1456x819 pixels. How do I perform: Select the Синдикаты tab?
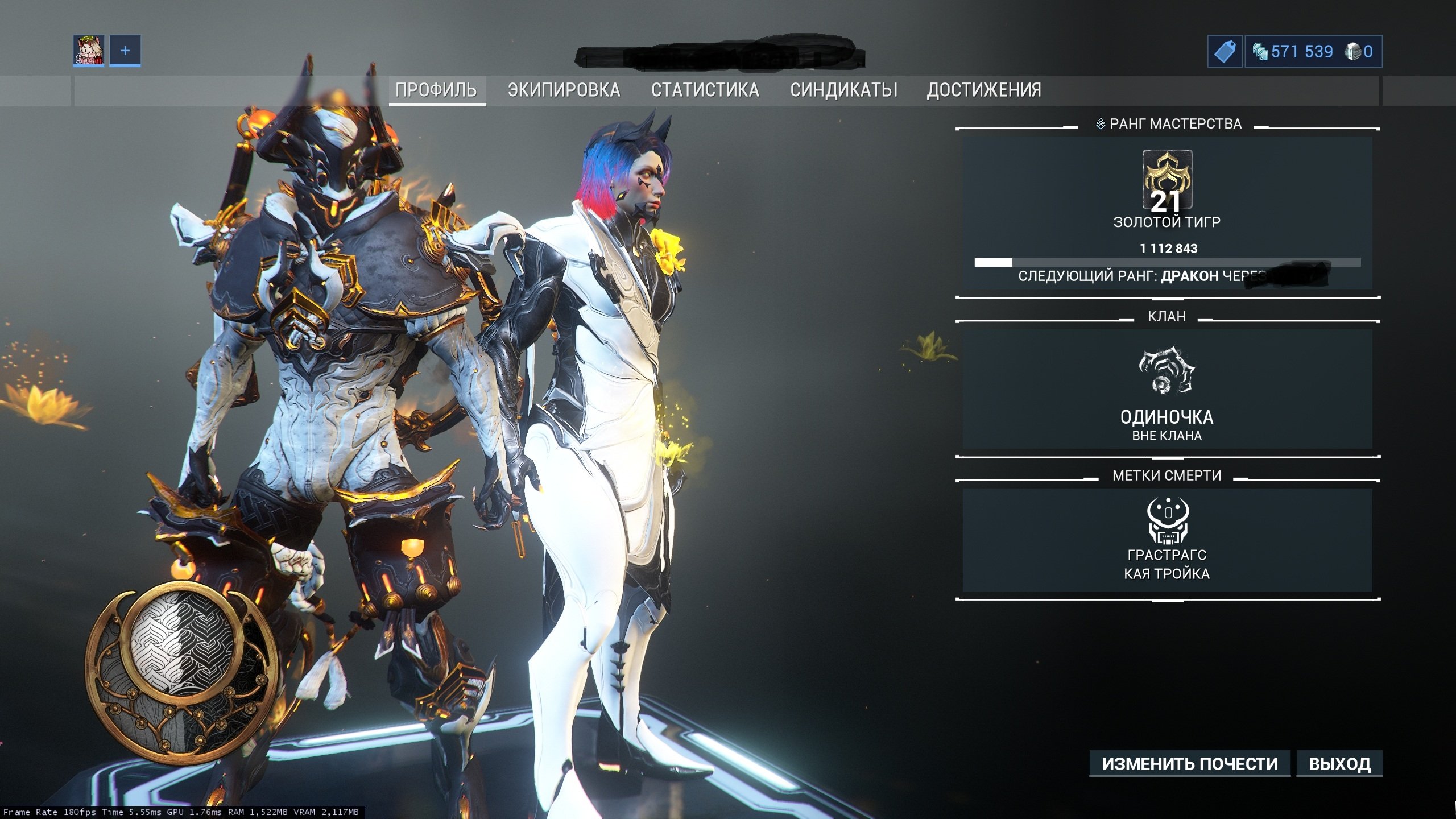(843, 90)
